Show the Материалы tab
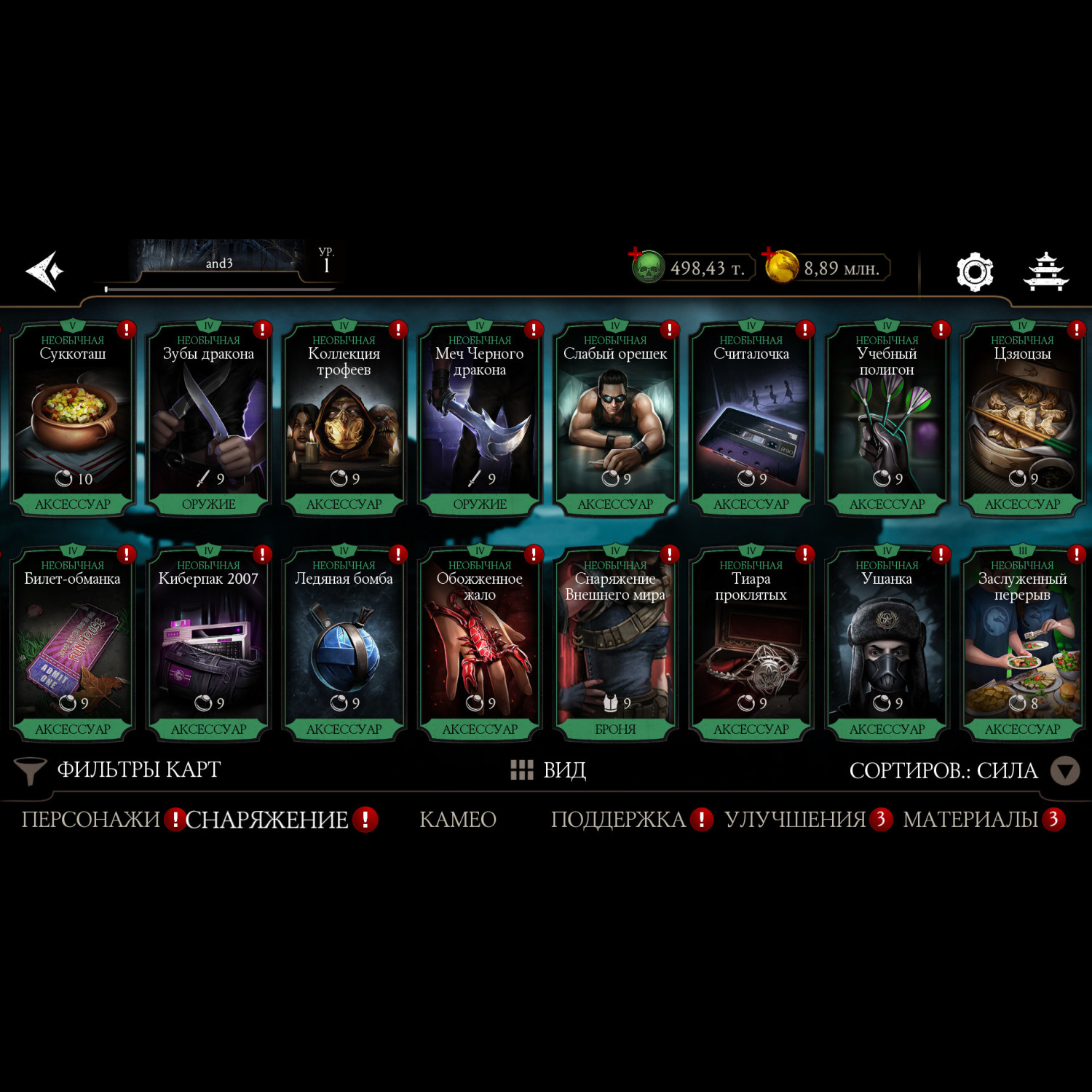The height and width of the screenshot is (1092, 1092). click(x=970, y=820)
